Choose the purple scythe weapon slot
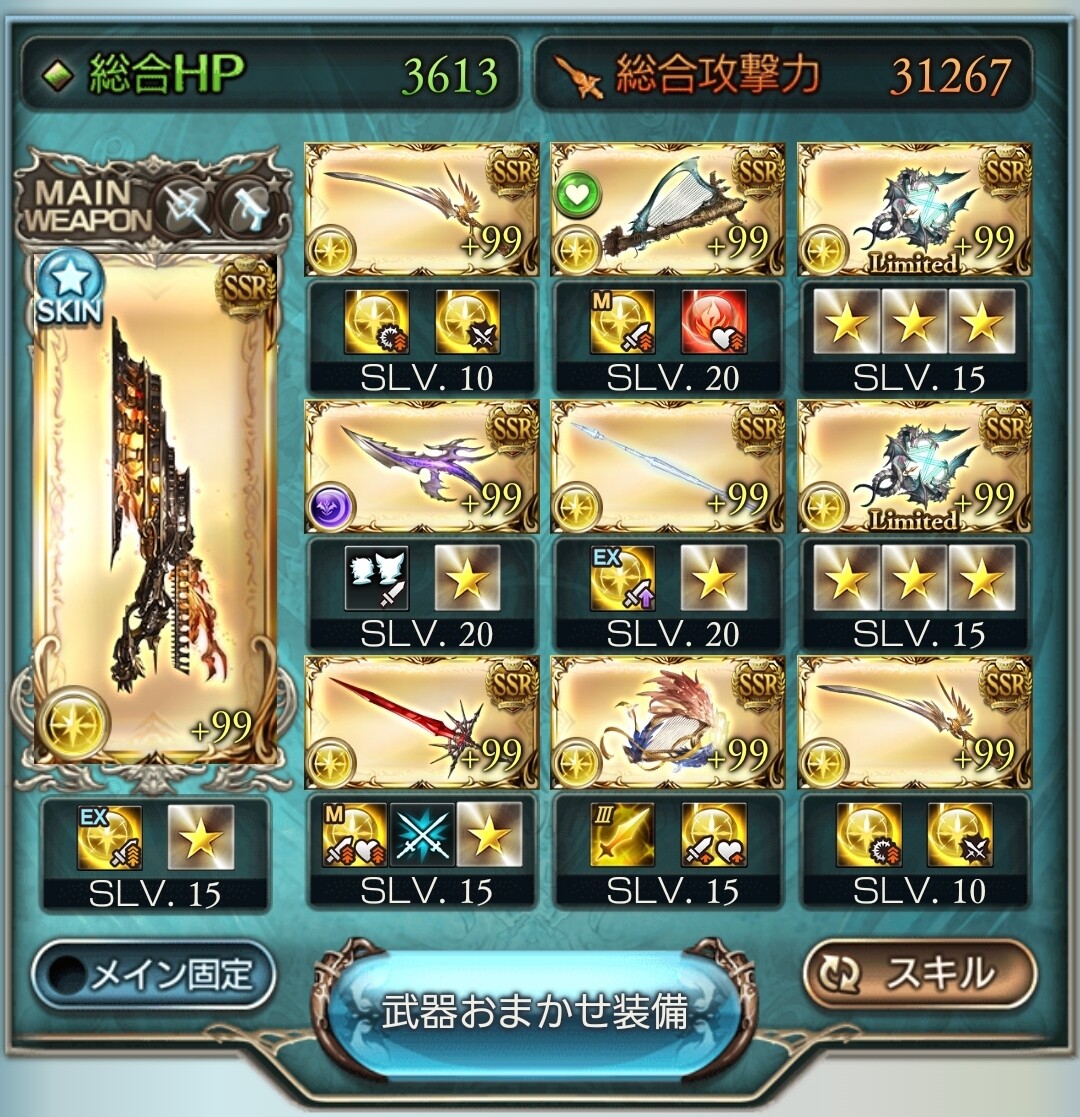1080x1117 pixels. [x=421, y=466]
